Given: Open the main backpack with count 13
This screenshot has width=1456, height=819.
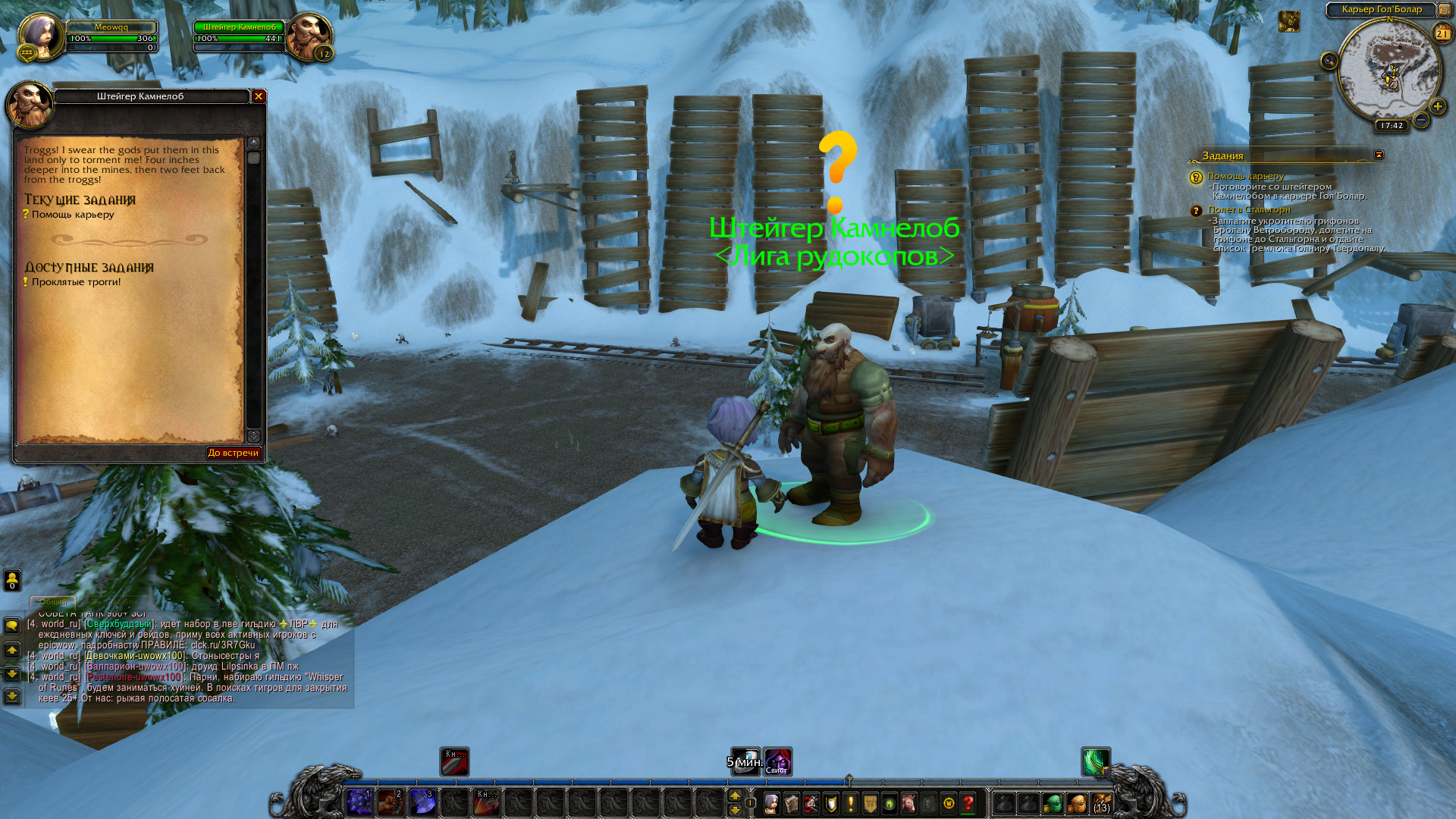Looking at the screenshot, I should pyautogui.click(x=1101, y=803).
